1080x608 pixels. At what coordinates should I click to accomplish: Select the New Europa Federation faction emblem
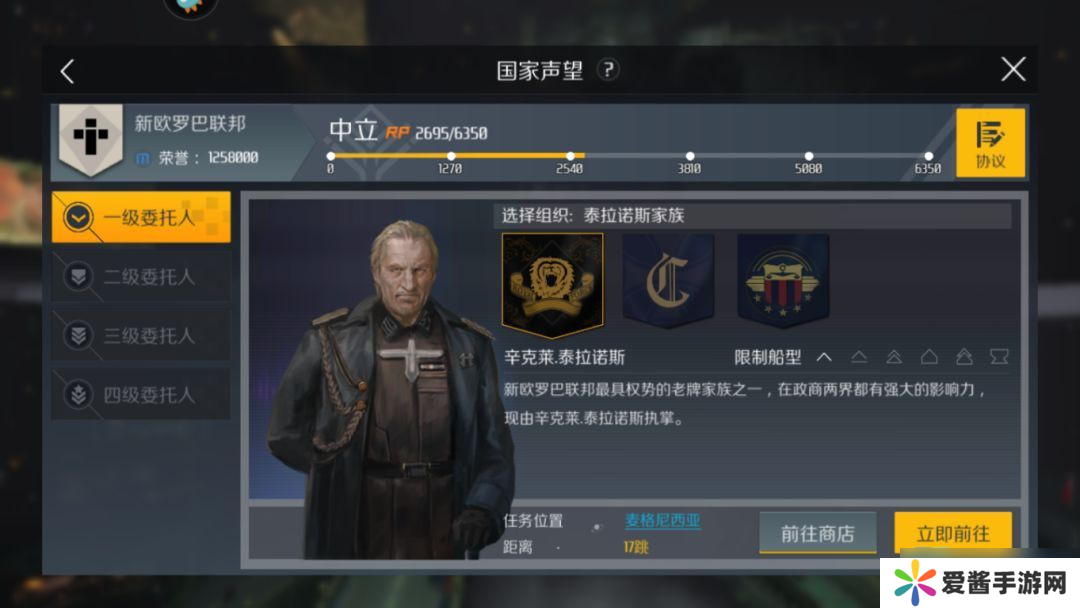(91, 141)
